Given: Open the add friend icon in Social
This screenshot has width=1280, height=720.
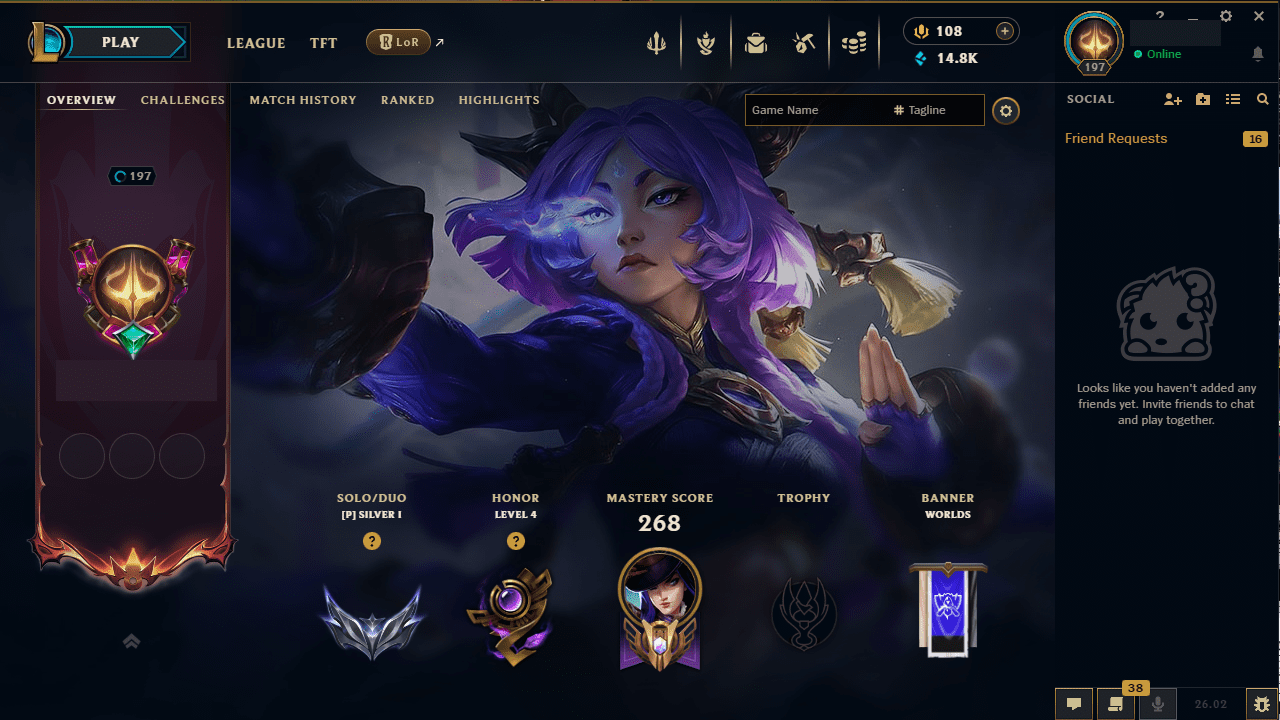Looking at the screenshot, I should 1172,99.
